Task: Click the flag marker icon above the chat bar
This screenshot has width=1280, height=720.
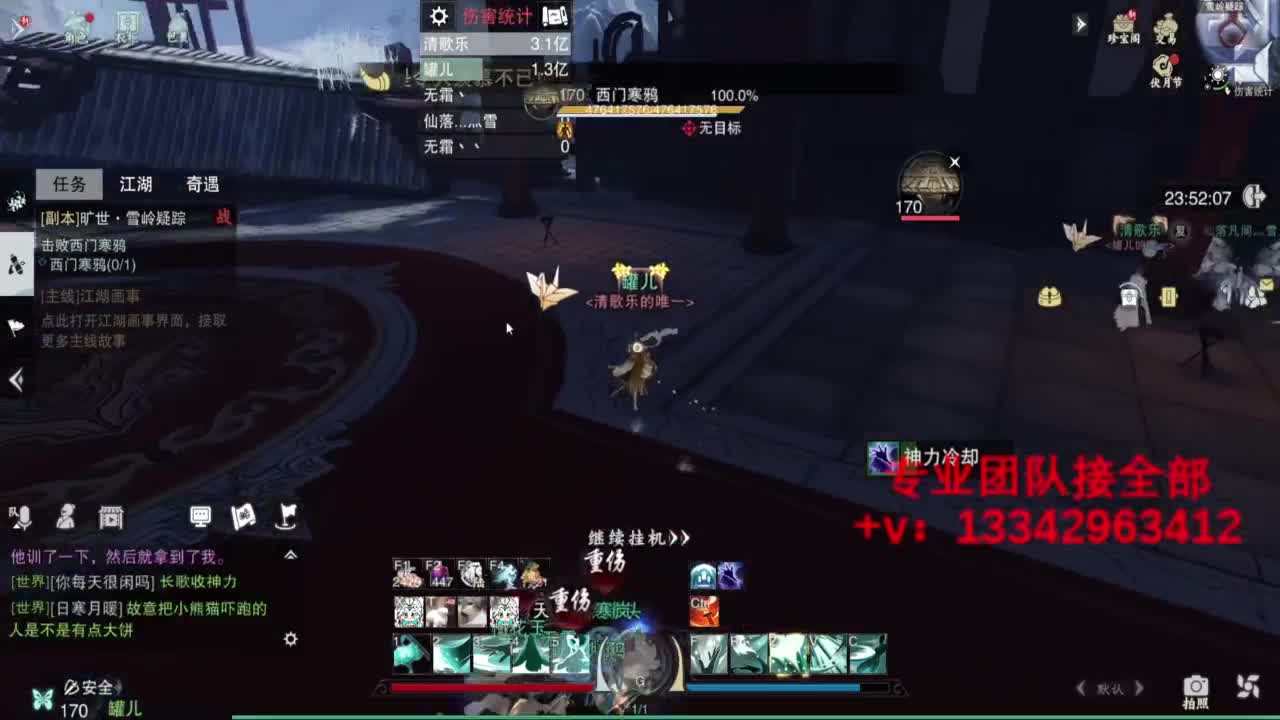Action: 288,518
